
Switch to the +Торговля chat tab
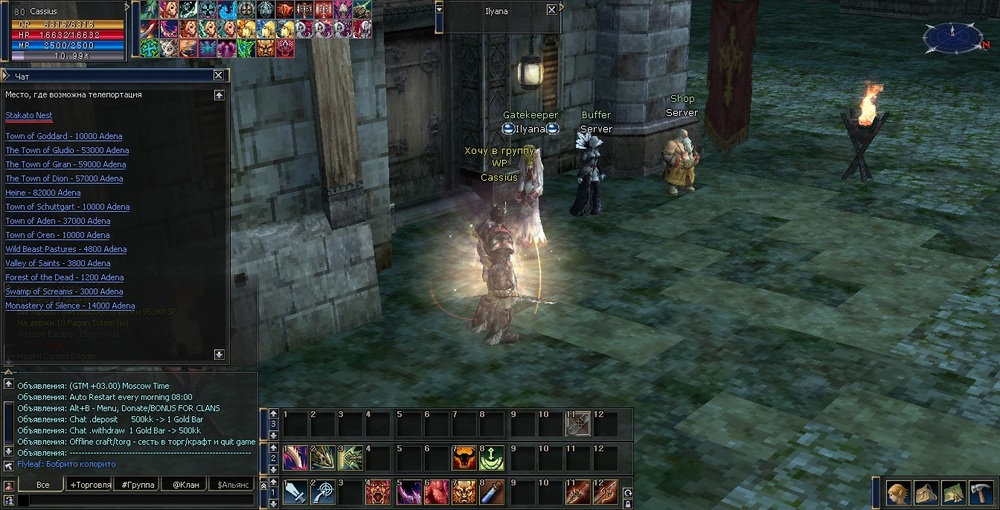90,484
